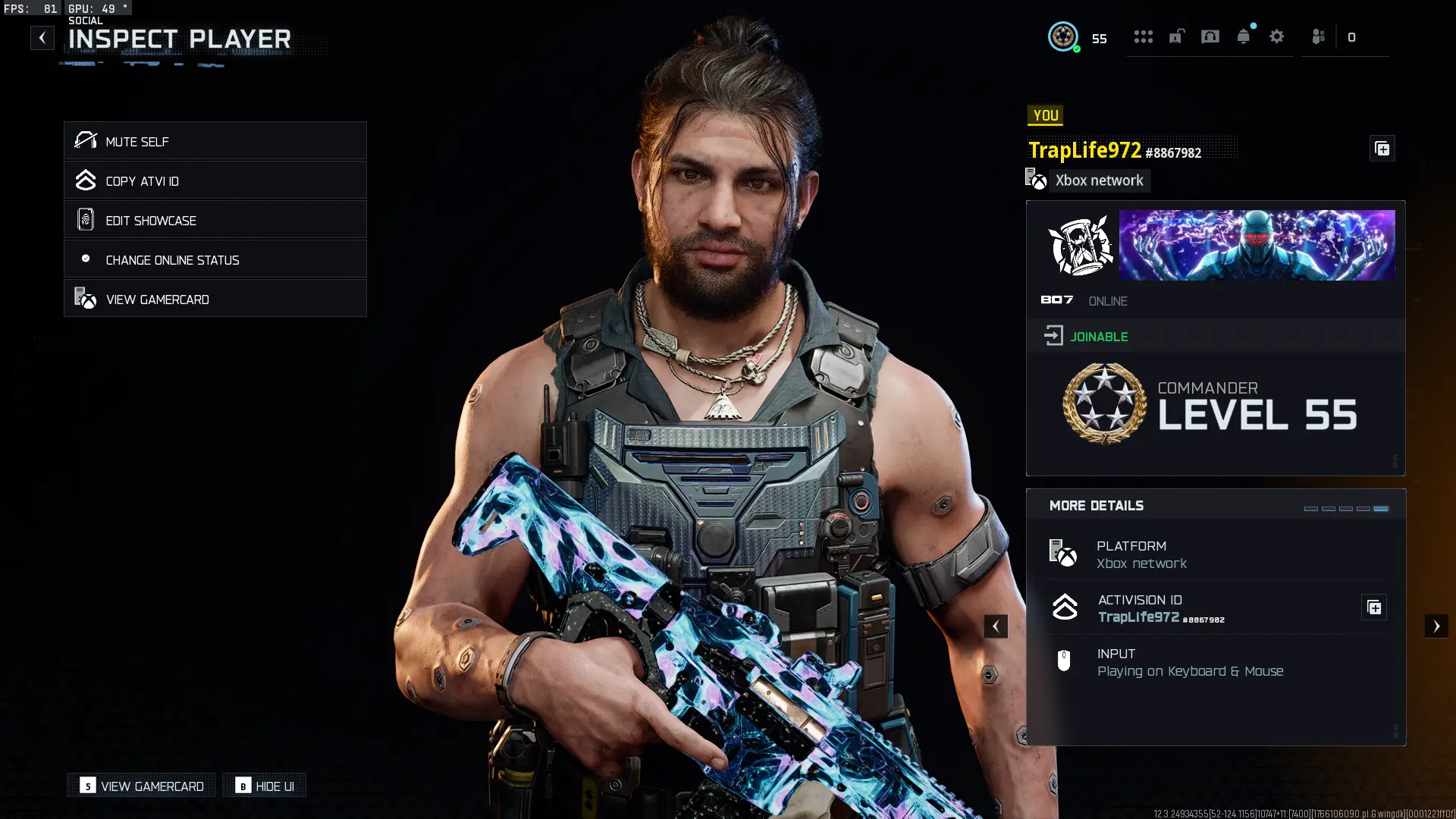Viewport: 1456px width, 819px height.
Task: Open the apps grid menu icon
Action: 1144,36
